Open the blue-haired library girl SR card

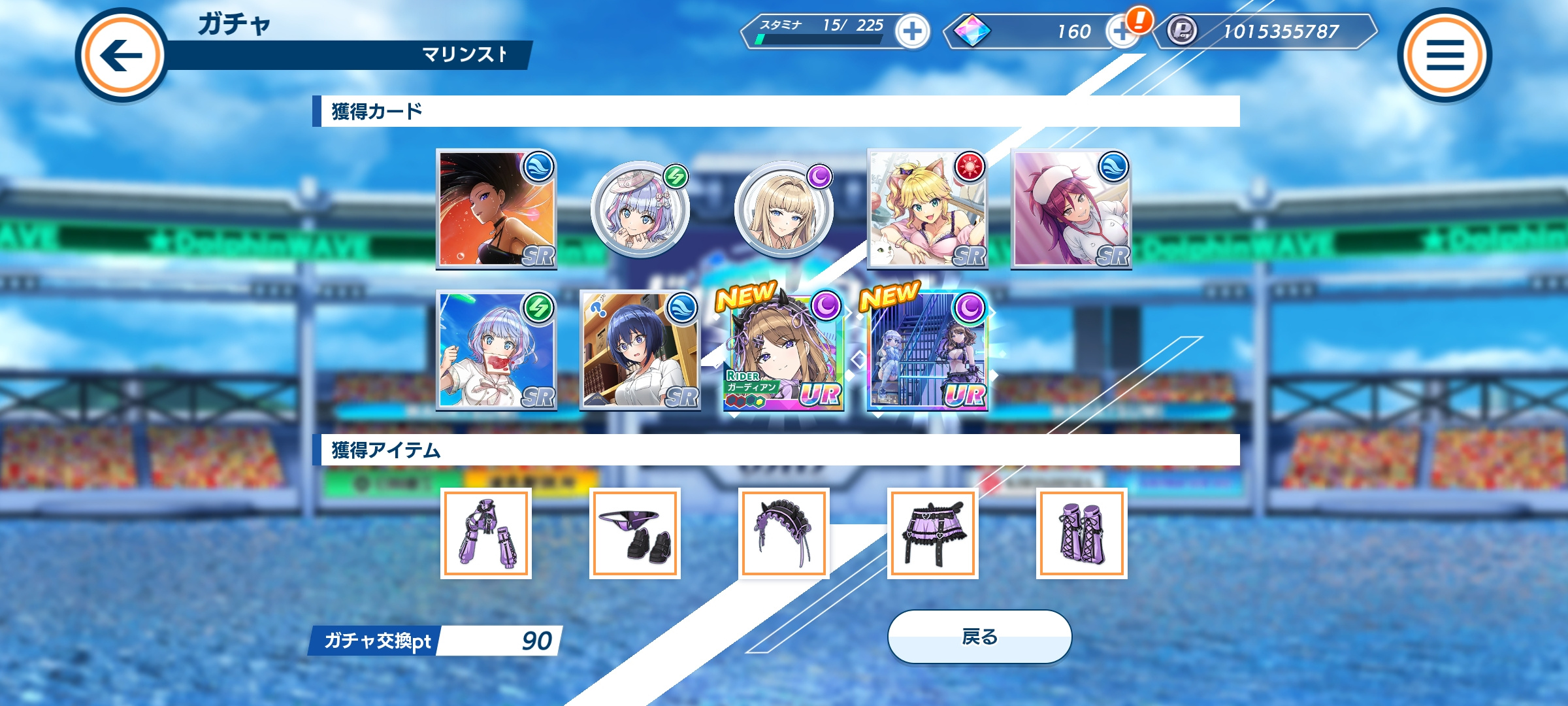pyautogui.click(x=640, y=350)
